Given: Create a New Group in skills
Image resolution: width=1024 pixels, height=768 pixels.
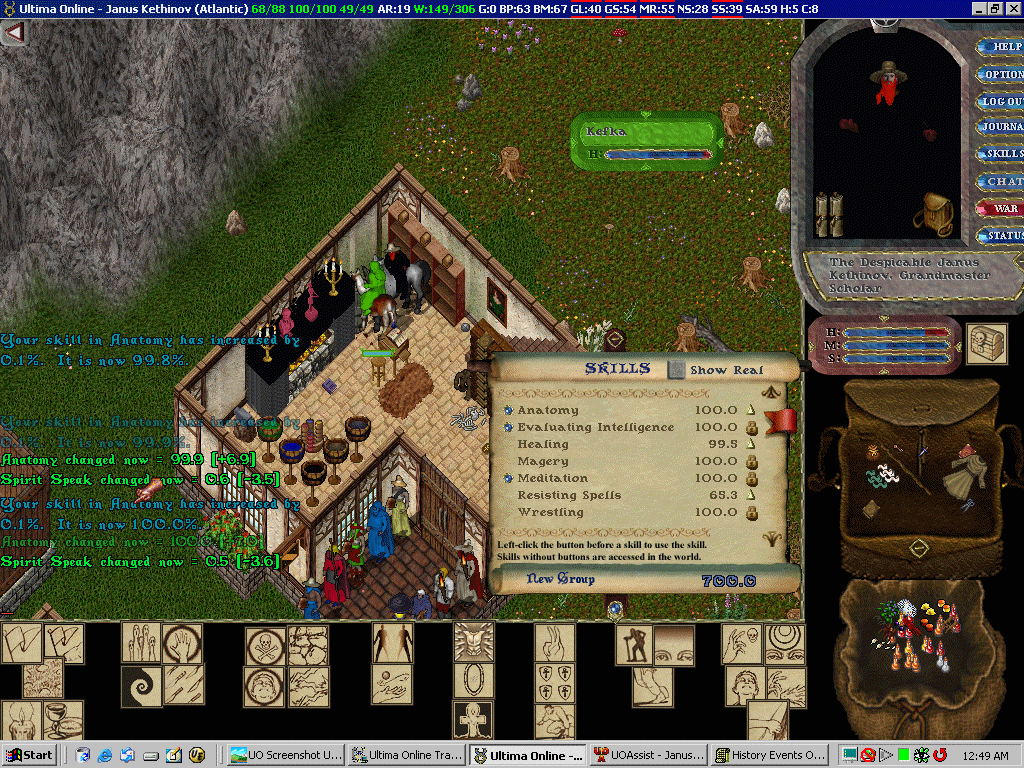Looking at the screenshot, I should (x=561, y=579).
